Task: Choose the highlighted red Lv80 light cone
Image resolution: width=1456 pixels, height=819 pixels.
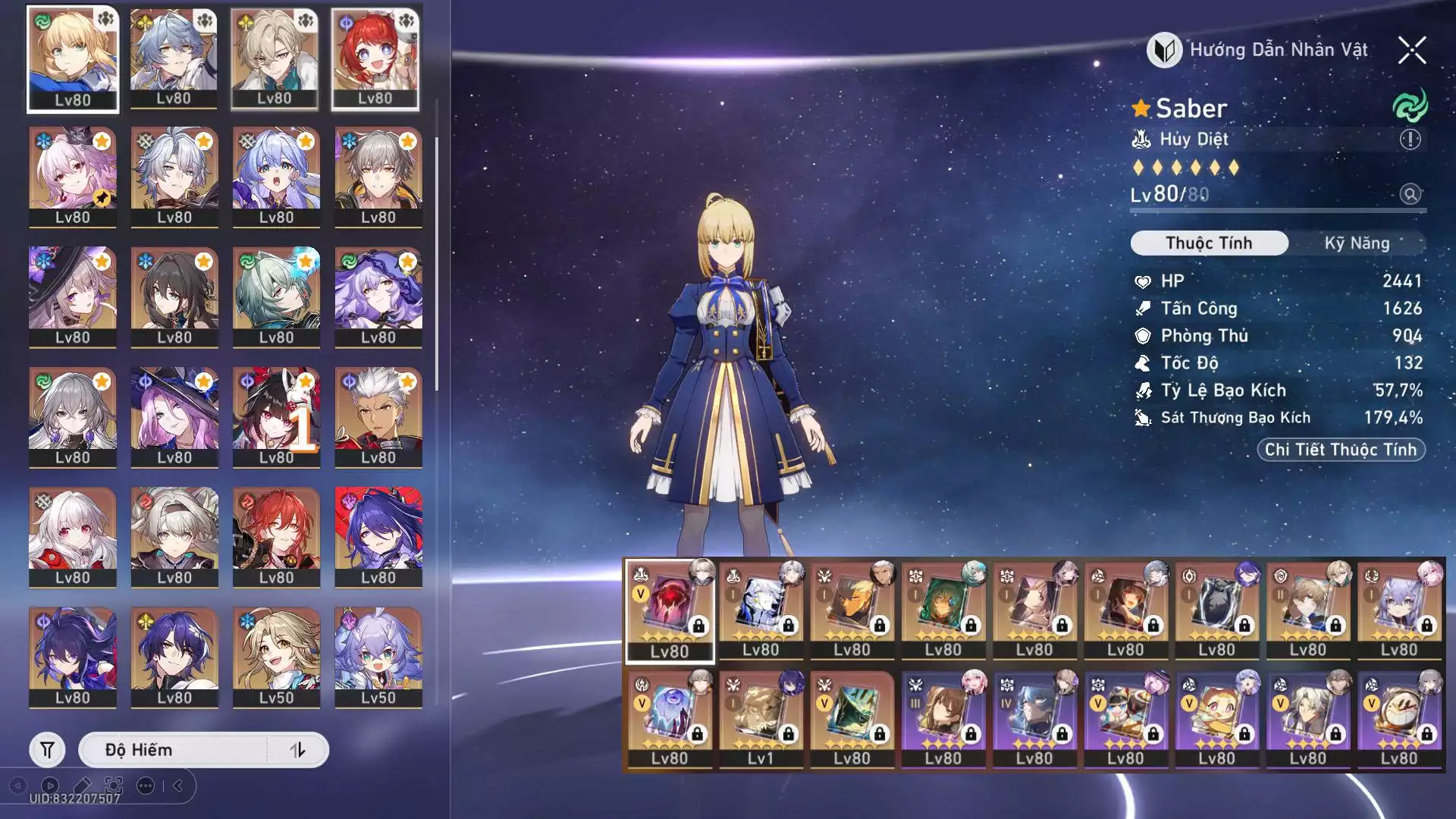Action: pos(670,610)
